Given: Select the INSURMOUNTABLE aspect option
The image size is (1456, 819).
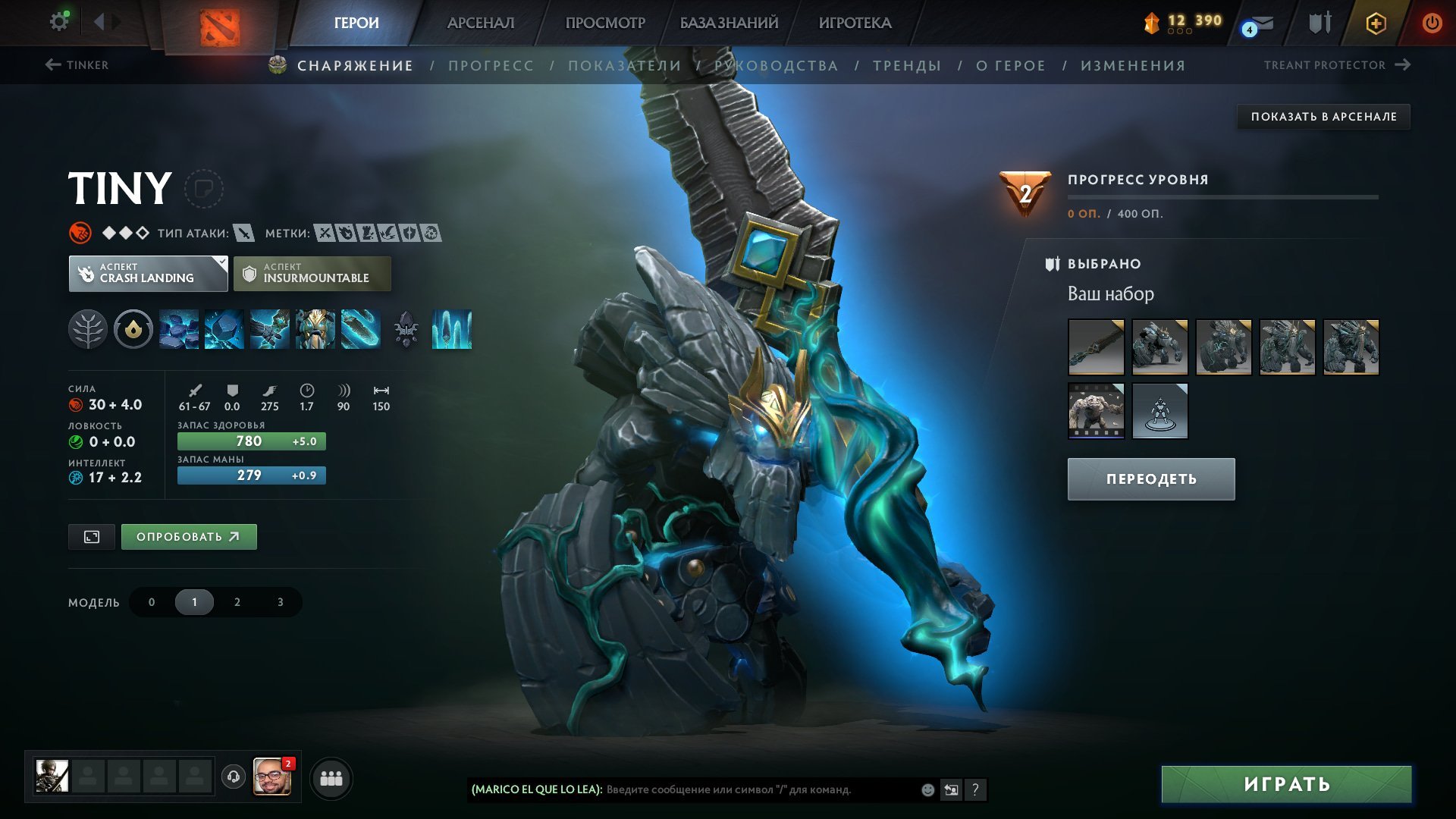Looking at the screenshot, I should 311,273.
